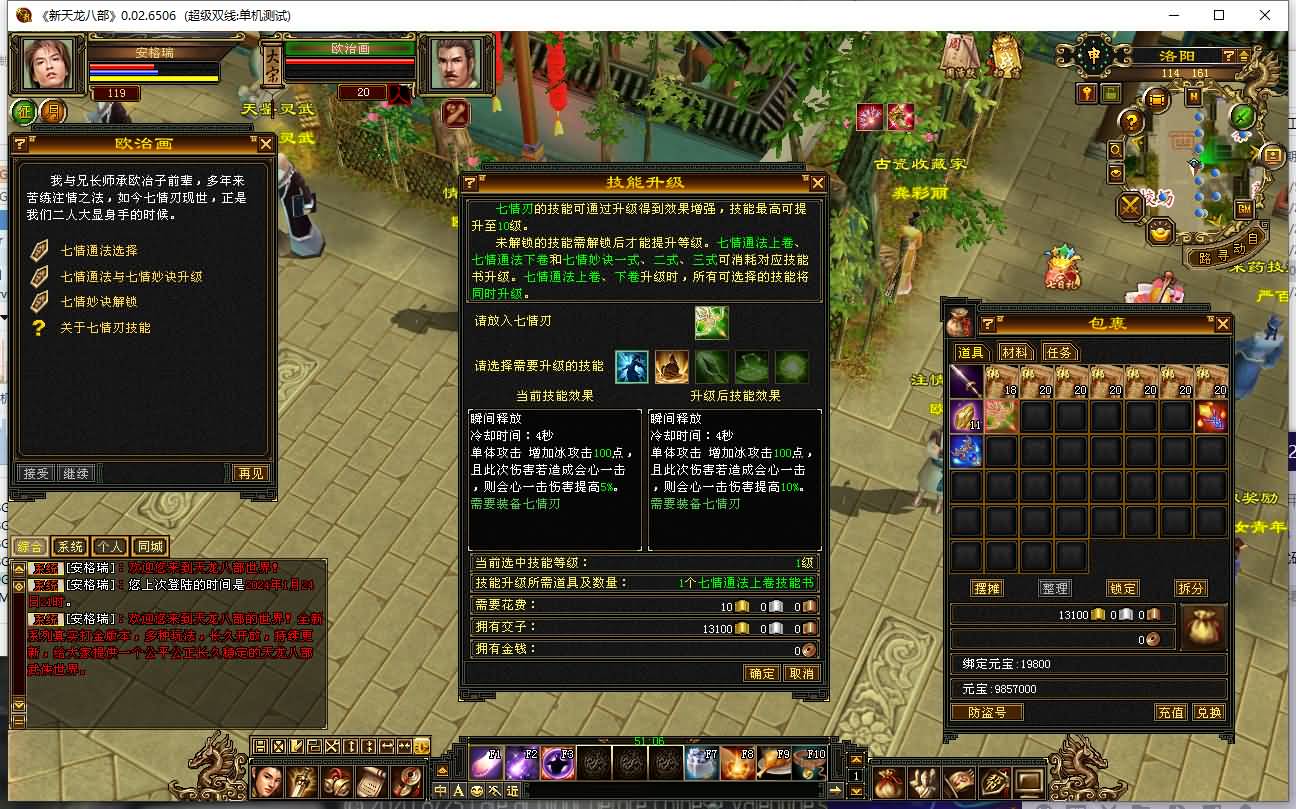Close the 技能升级 window
Viewport: 1296px width, 809px height.
(818, 183)
